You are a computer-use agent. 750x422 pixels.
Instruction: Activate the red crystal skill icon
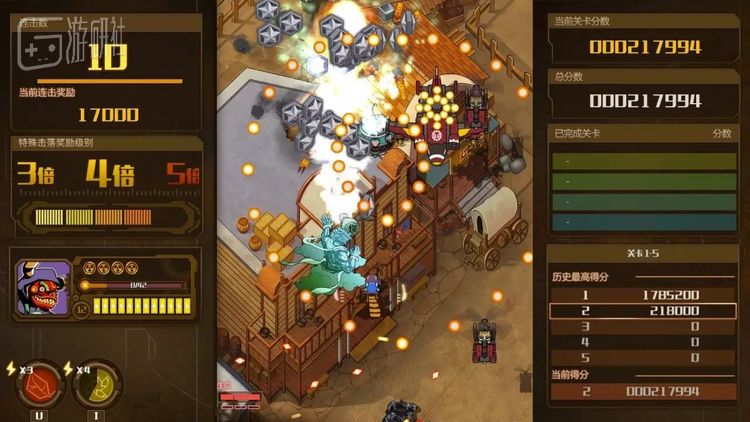38,383
